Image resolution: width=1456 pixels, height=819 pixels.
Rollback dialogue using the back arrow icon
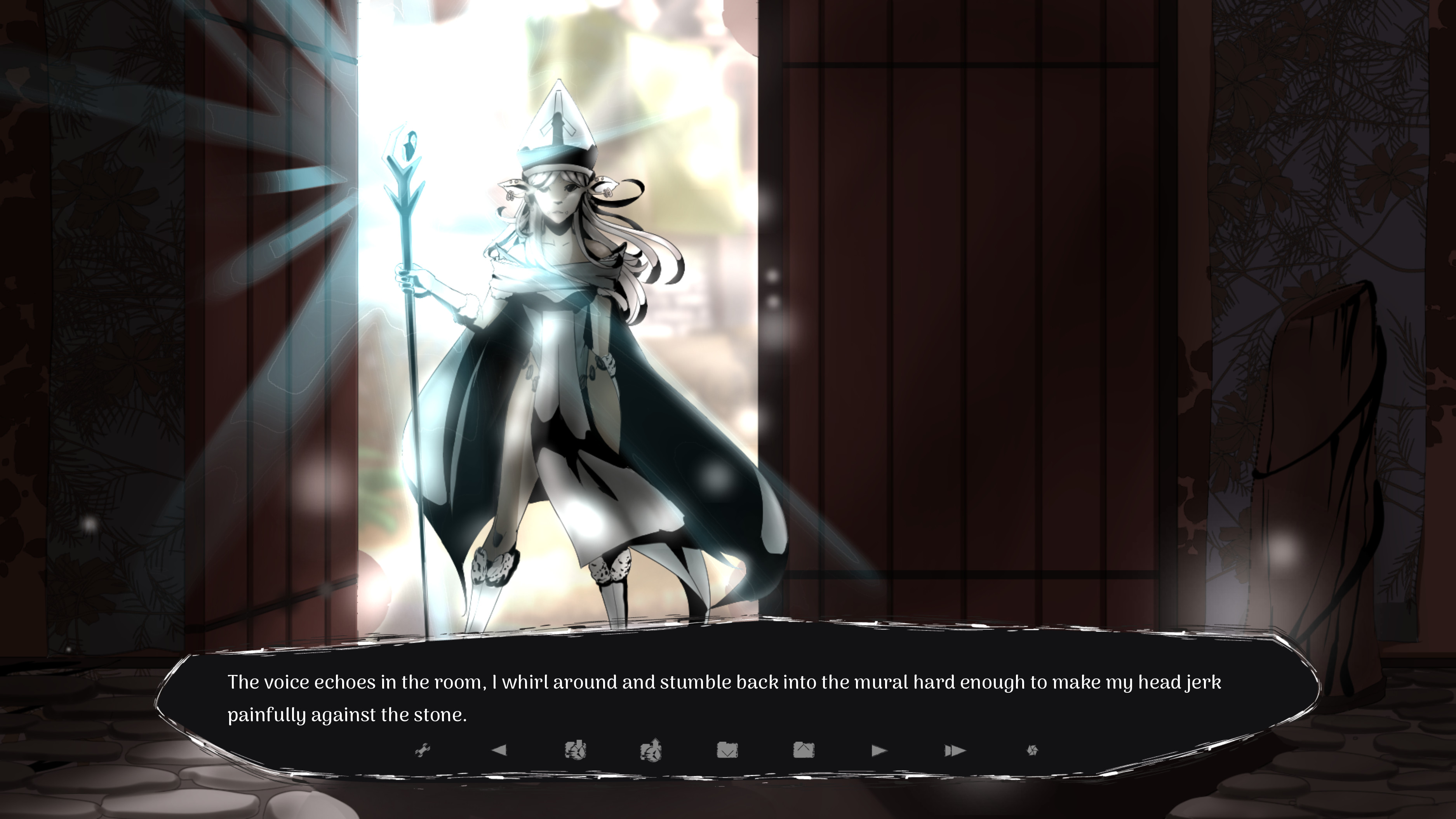500,750
